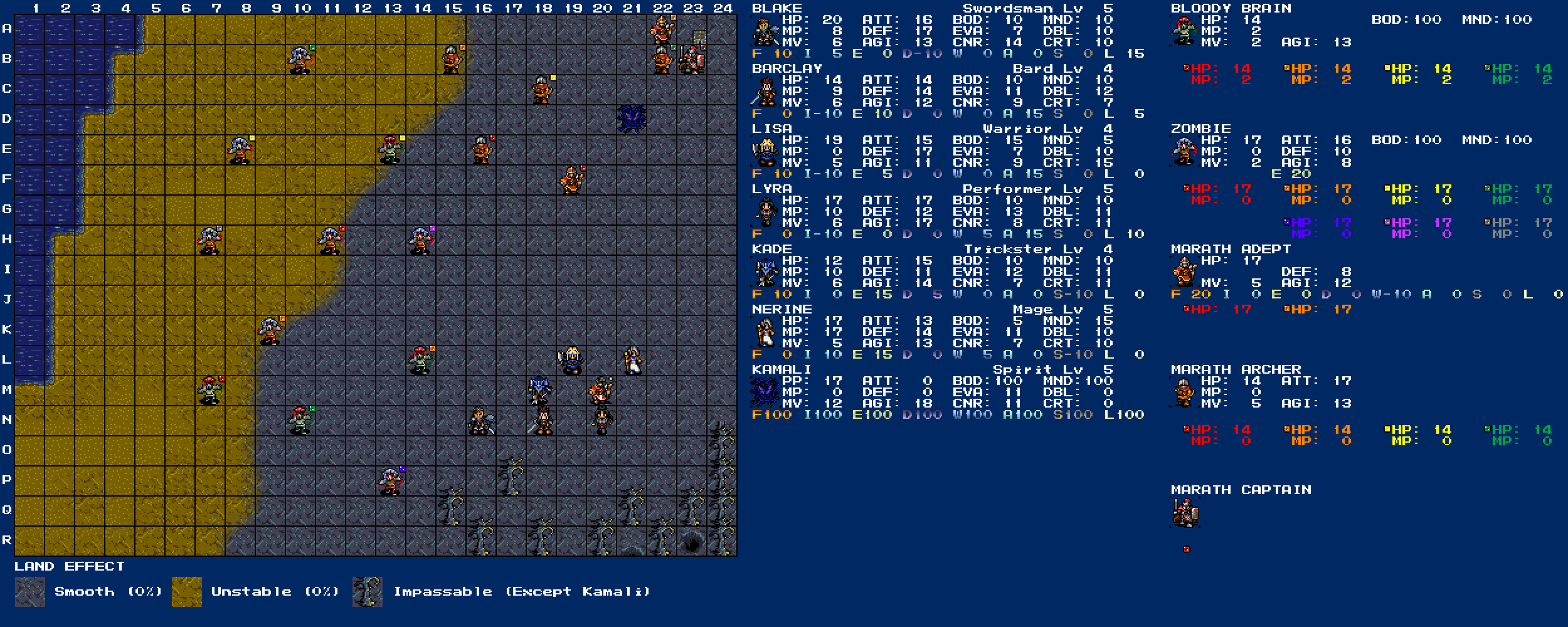
Task: Choose Barclay the Bard's portrait
Action: (x=765, y=92)
